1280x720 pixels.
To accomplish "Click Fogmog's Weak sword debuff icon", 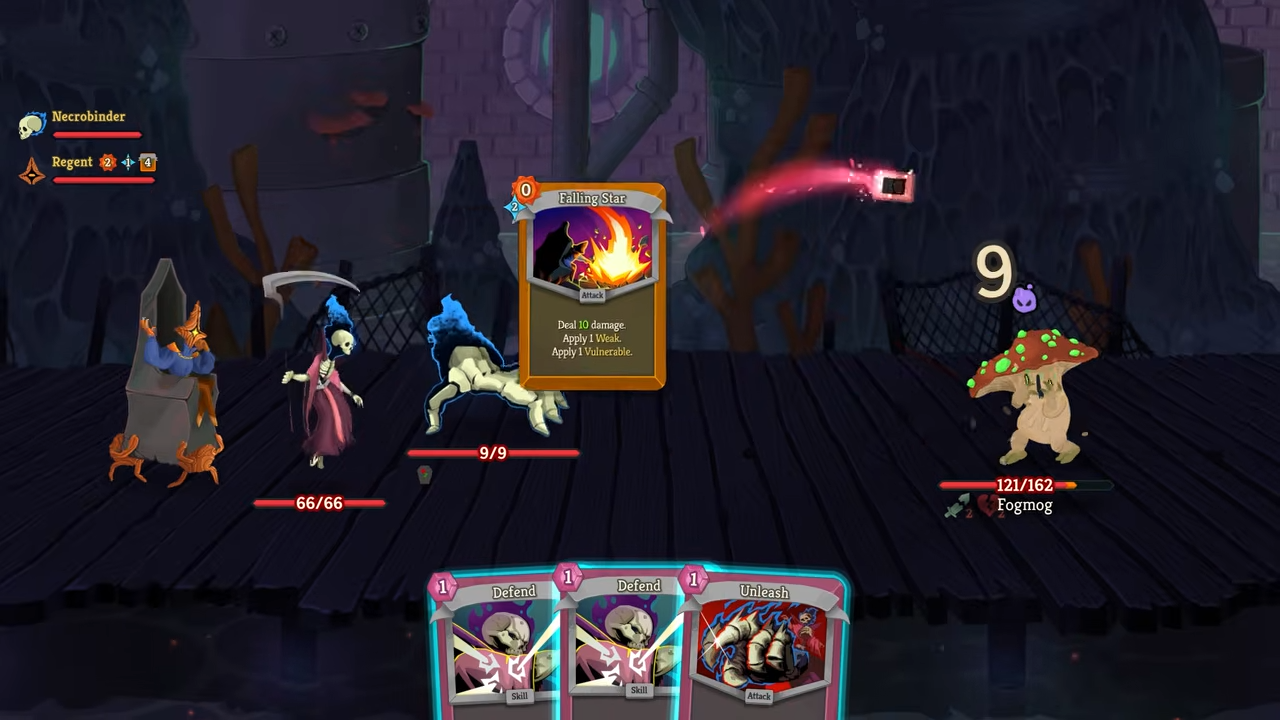I will tap(957, 505).
